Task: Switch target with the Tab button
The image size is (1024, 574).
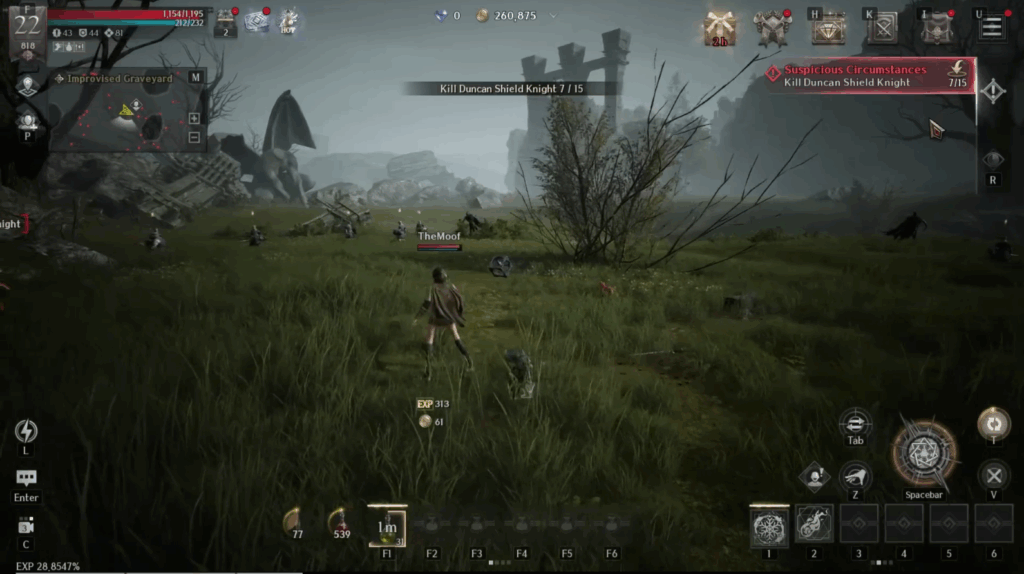Action: [855, 422]
